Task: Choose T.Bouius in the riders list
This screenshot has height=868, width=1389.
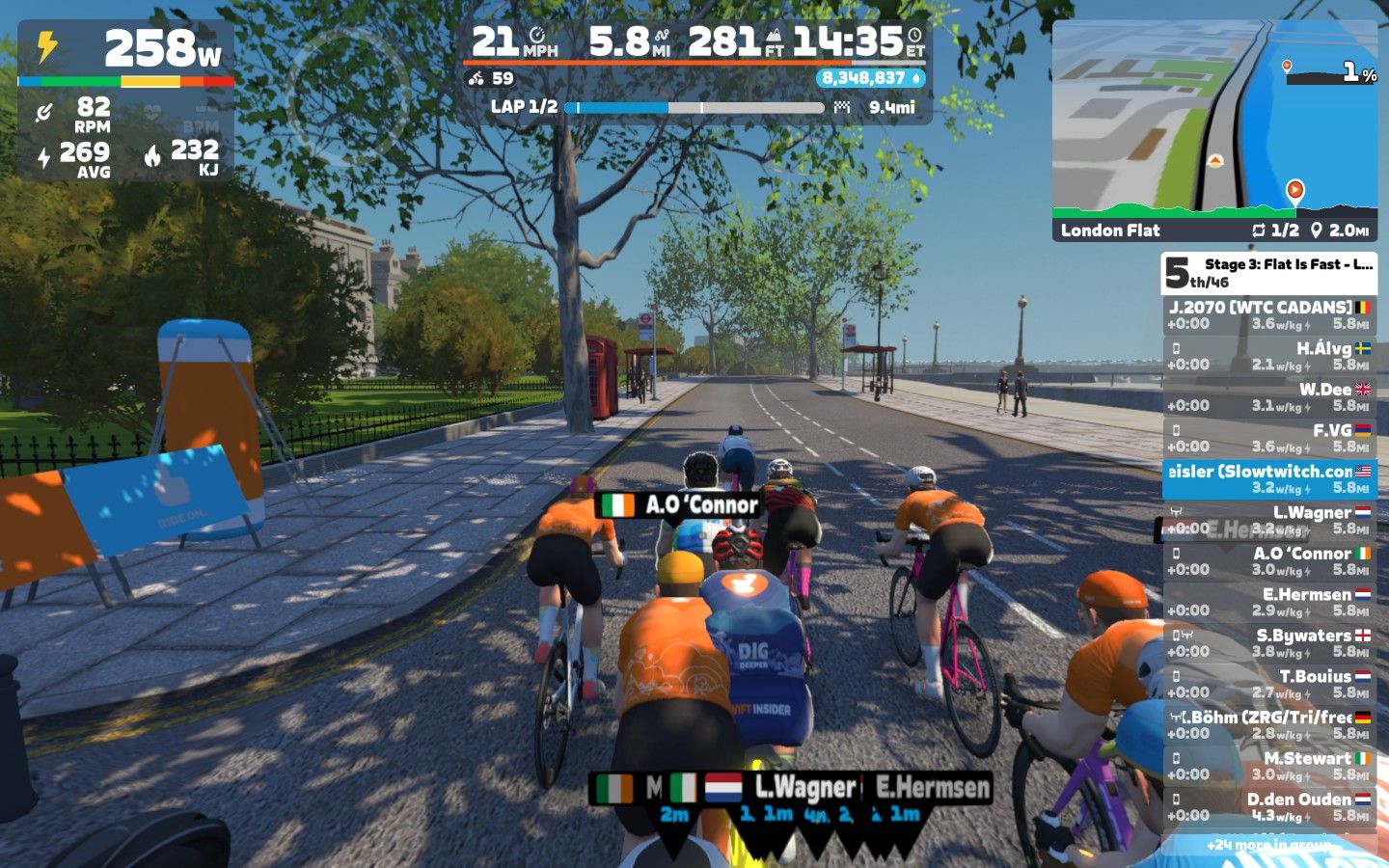Action: (1268, 684)
